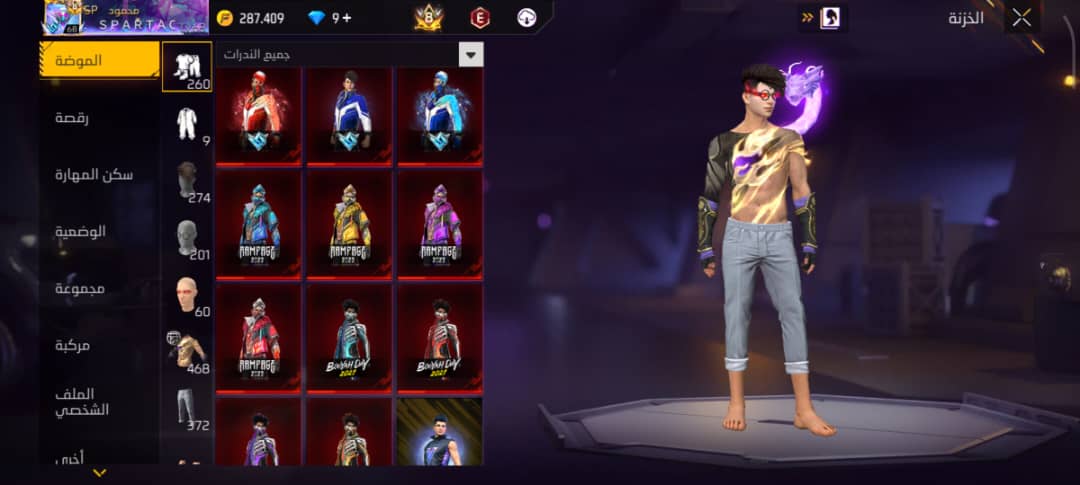Select the shirt tops category showing 468
Viewport: 1080px width, 485px height.
coord(187,351)
